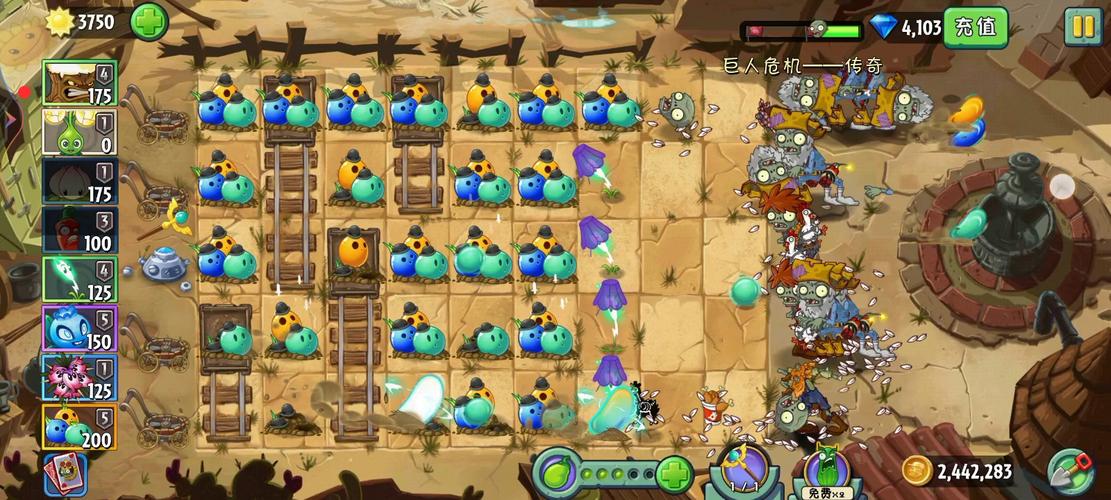Screen dimensions: 1111x500
Task: Pick the green sprout seed packet costing 0
Action: [x=79, y=132]
